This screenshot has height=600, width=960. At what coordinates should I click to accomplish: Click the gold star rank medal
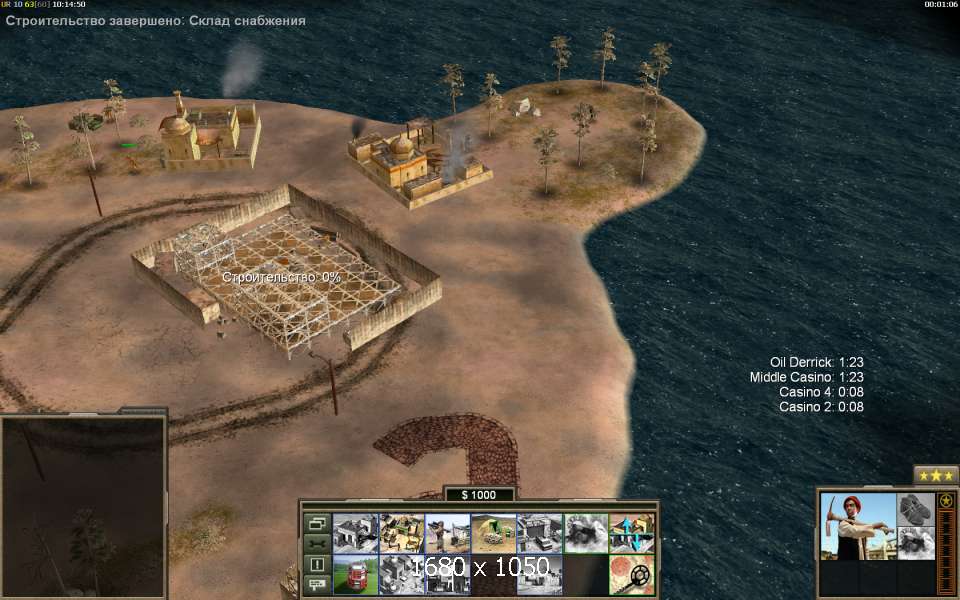[x=945, y=501]
